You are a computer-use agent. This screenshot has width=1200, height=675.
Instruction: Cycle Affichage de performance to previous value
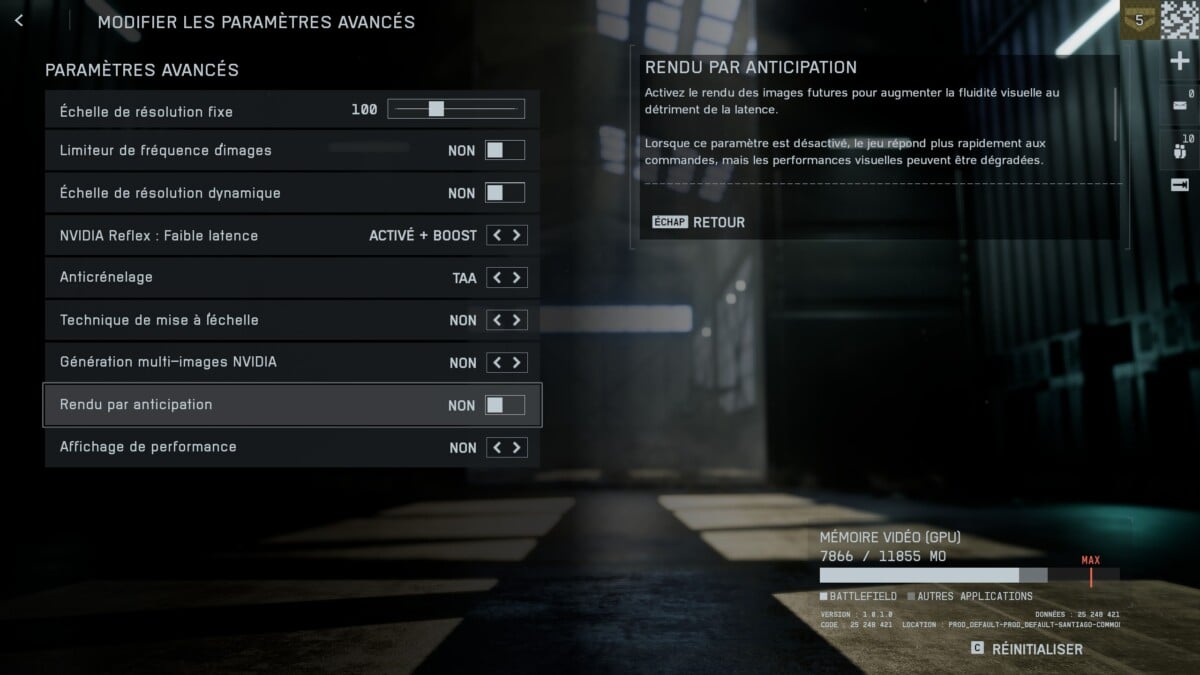[x=495, y=448]
